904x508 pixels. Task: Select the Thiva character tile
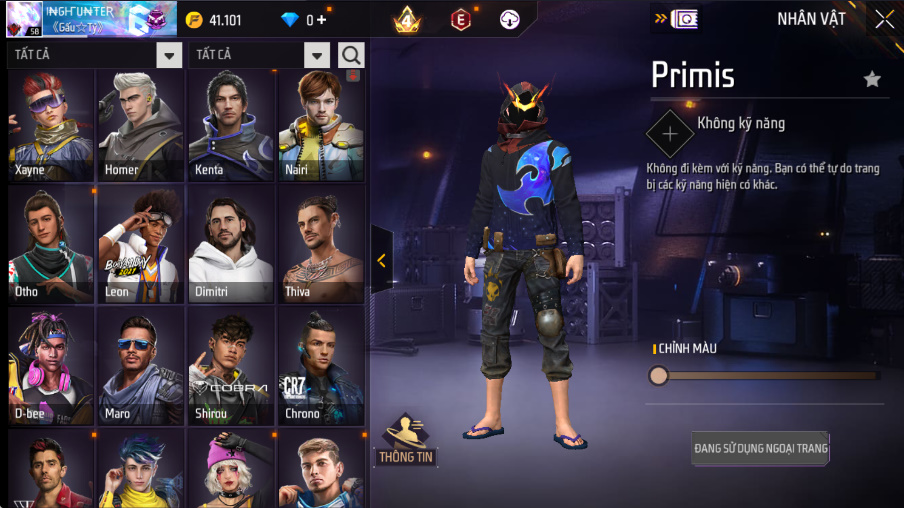(x=320, y=246)
